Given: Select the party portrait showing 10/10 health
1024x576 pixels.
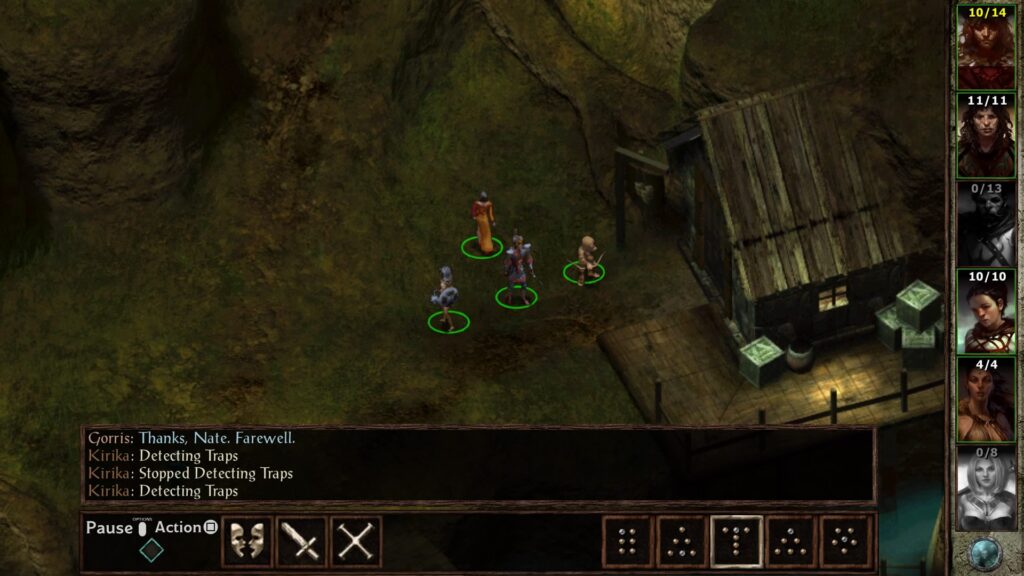Looking at the screenshot, I should pos(986,311).
